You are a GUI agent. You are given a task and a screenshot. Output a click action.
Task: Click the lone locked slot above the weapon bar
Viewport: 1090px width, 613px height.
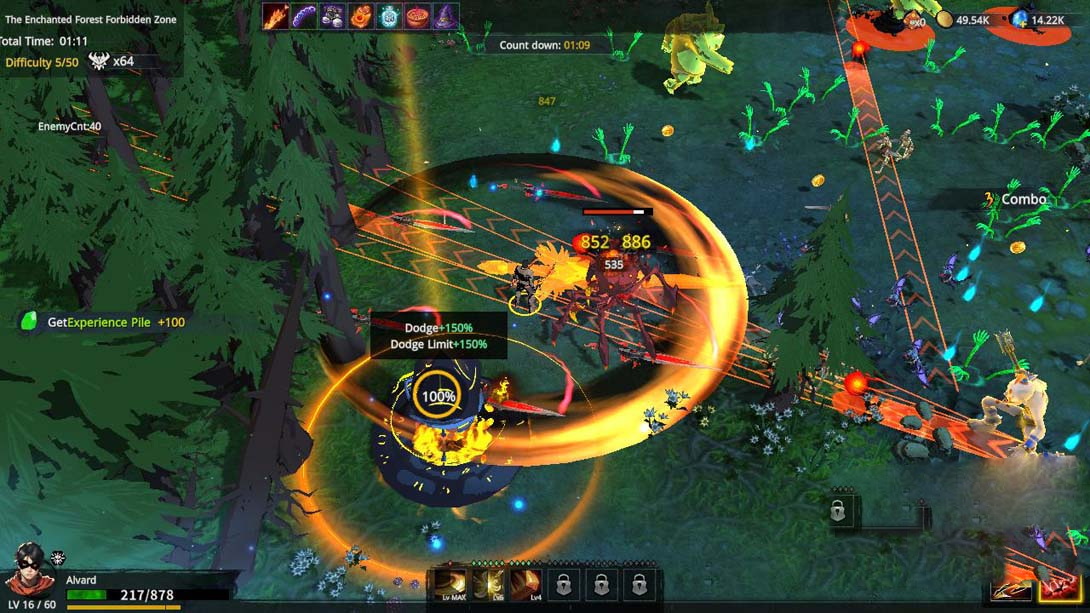pos(838,512)
